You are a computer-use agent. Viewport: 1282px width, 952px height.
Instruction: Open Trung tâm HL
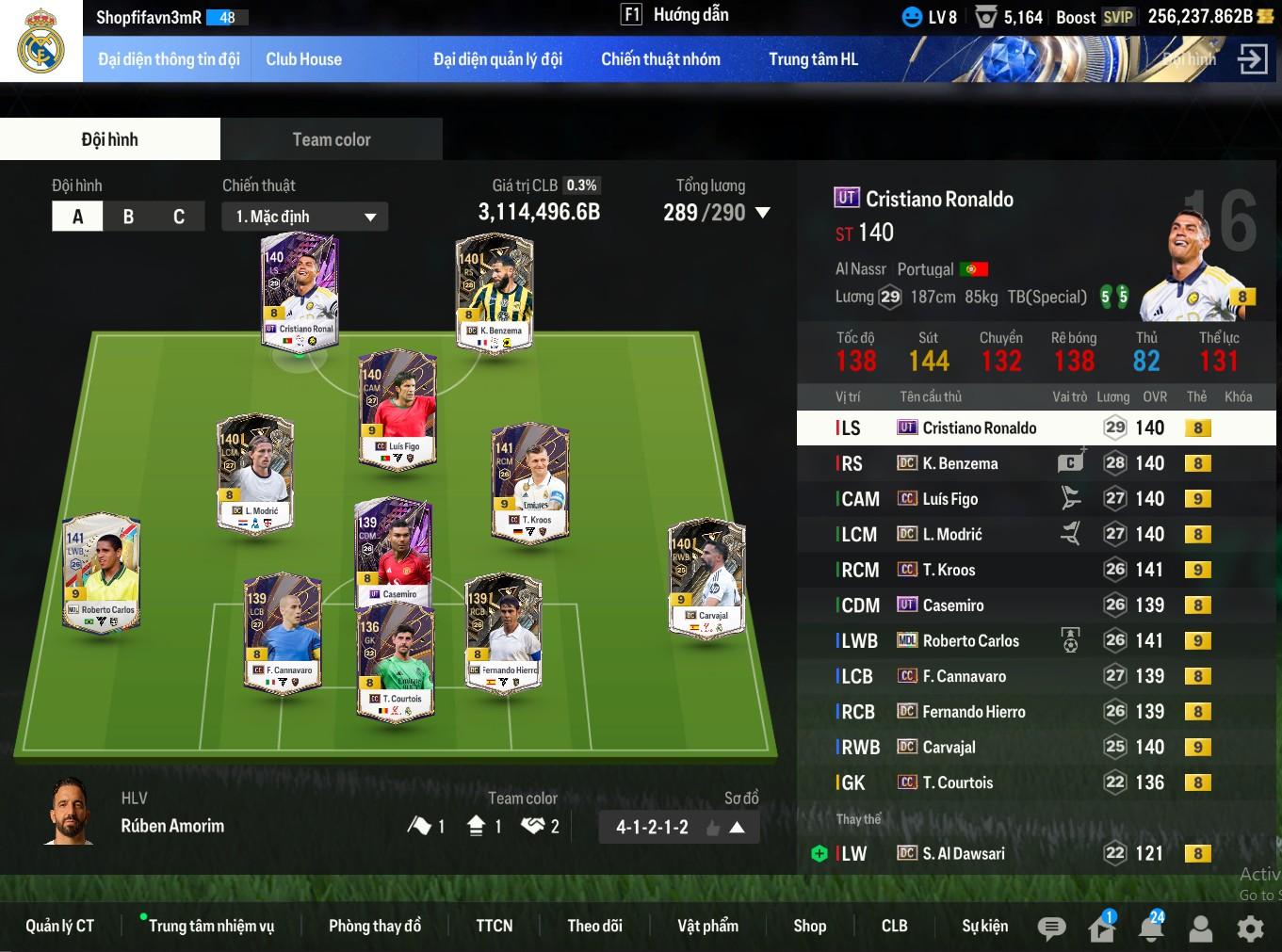[x=813, y=59]
